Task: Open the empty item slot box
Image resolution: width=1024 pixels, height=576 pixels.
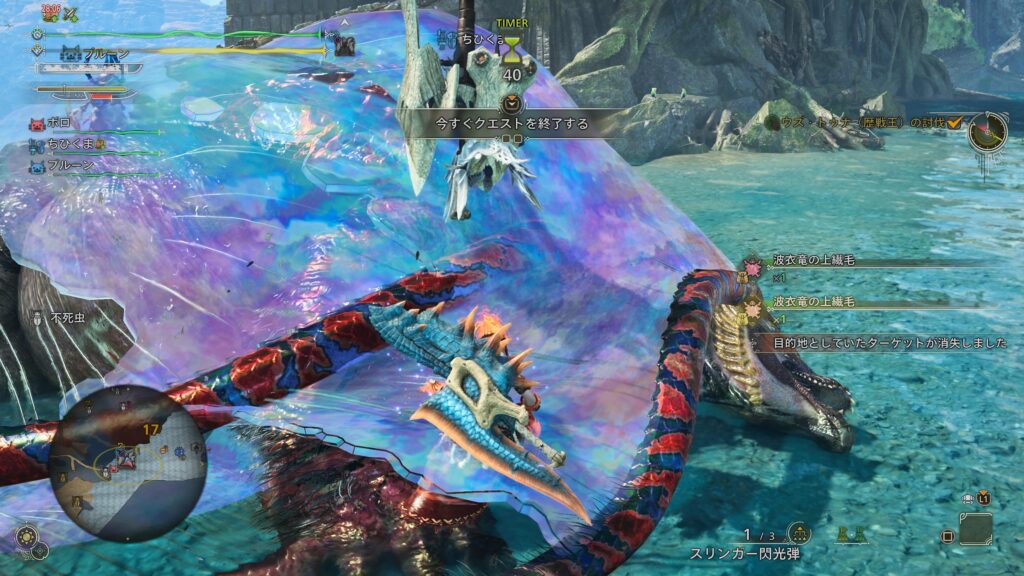Action: pos(975,530)
